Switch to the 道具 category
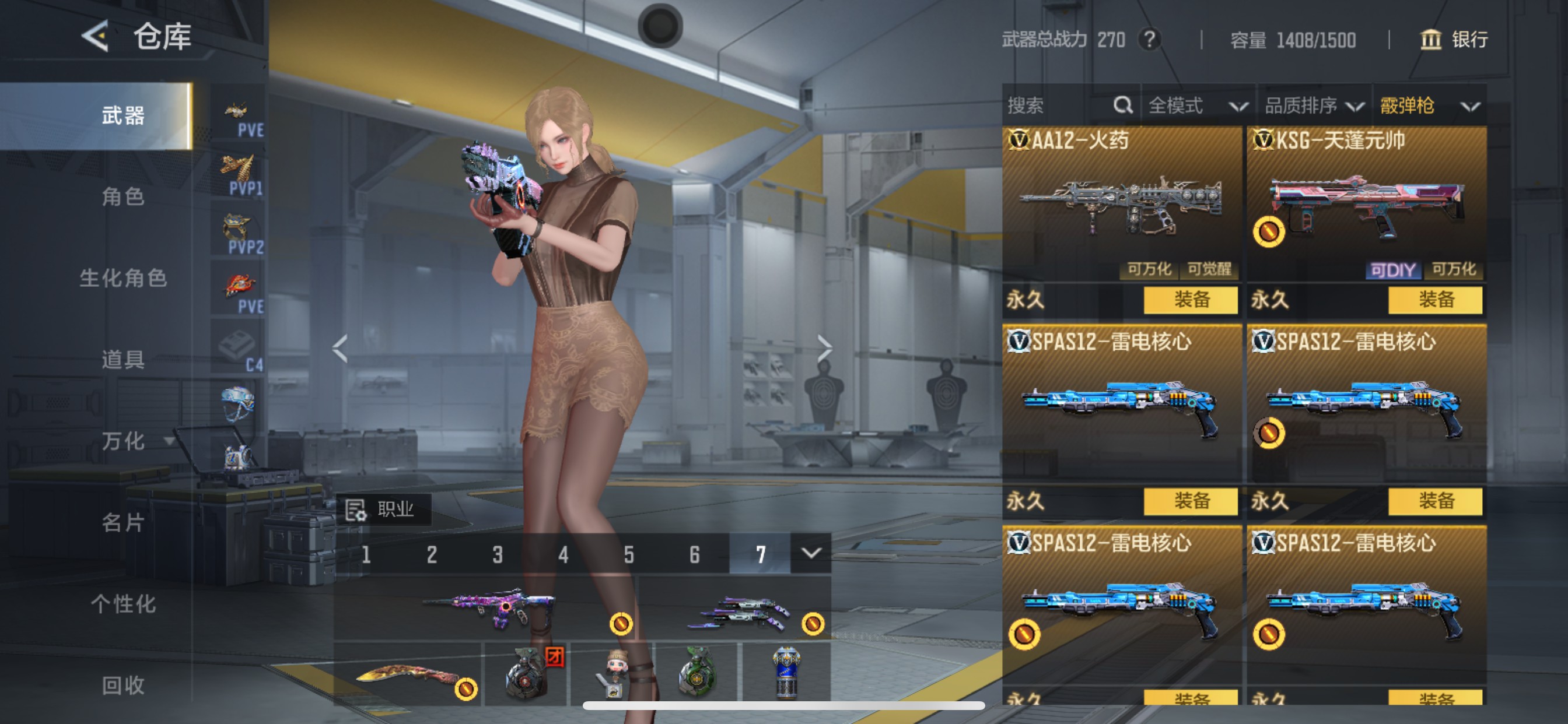This screenshot has height=724, width=1568. tap(123, 360)
